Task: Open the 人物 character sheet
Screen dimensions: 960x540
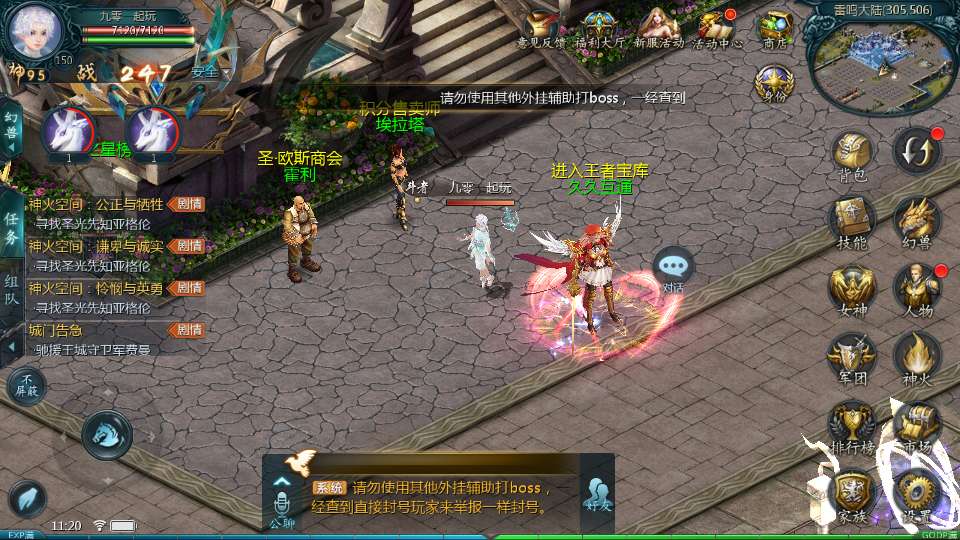Action: pos(916,289)
